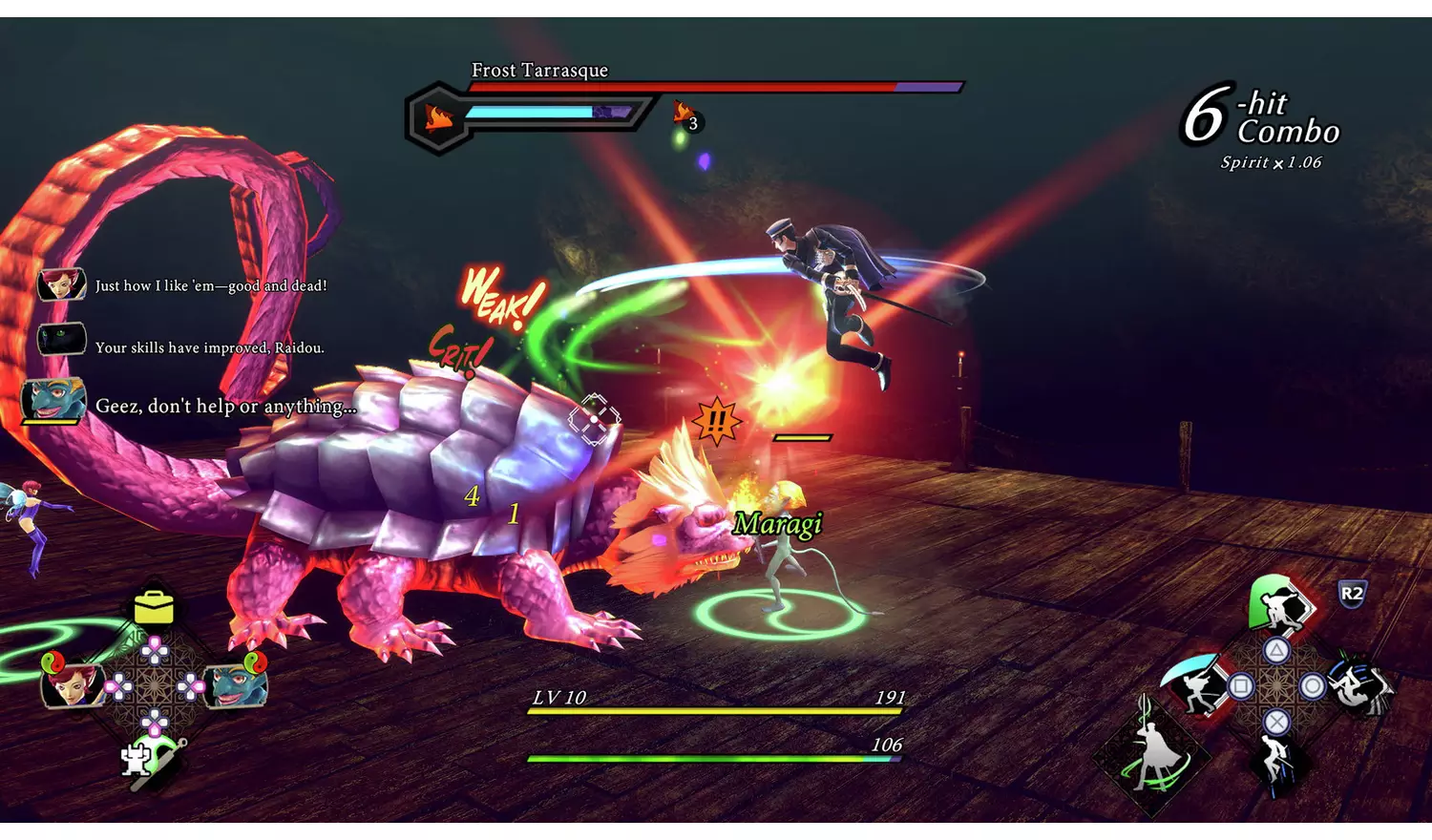1432x840 pixels.
Task: Select the red-haired demon portrait
Action: [72, 687]
